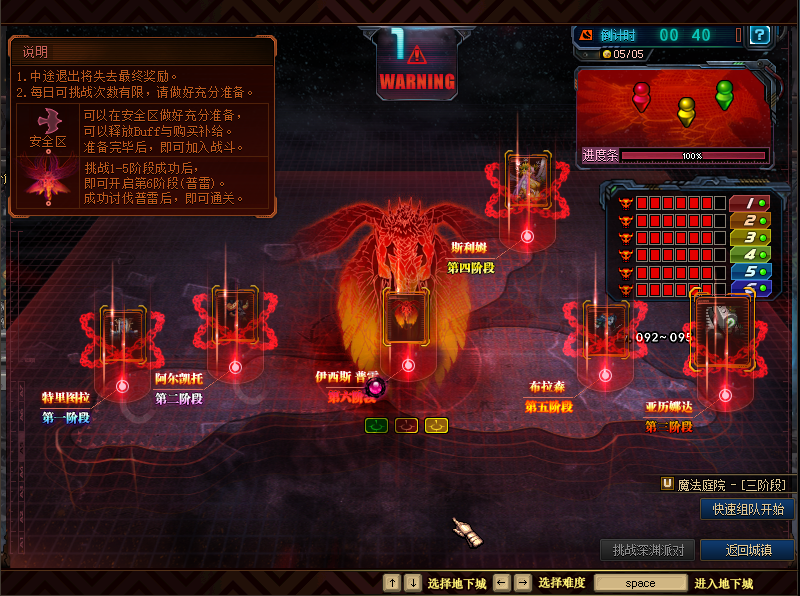The height and width of the screenshot is (596, 800).
Task: Return to town with 返回城镇
Action: point(747,550)
